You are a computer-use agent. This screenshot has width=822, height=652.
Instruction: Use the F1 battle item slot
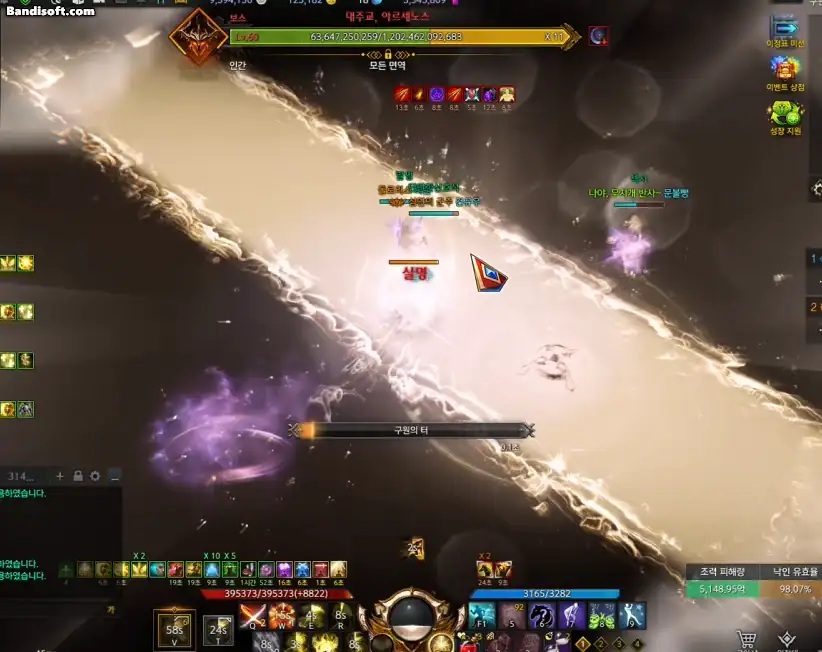tap(483, 616)
